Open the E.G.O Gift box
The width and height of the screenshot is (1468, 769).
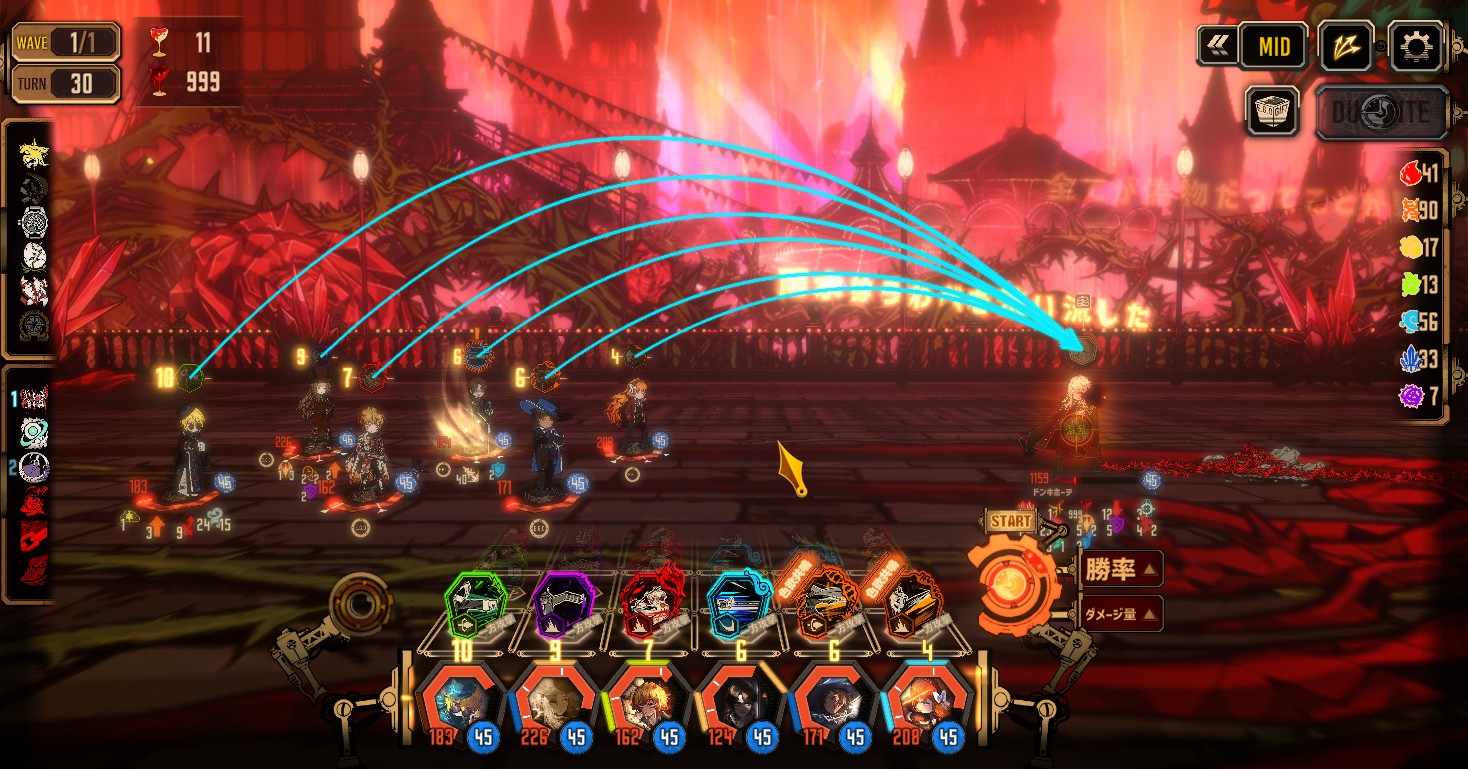[x=1272, y=110]
